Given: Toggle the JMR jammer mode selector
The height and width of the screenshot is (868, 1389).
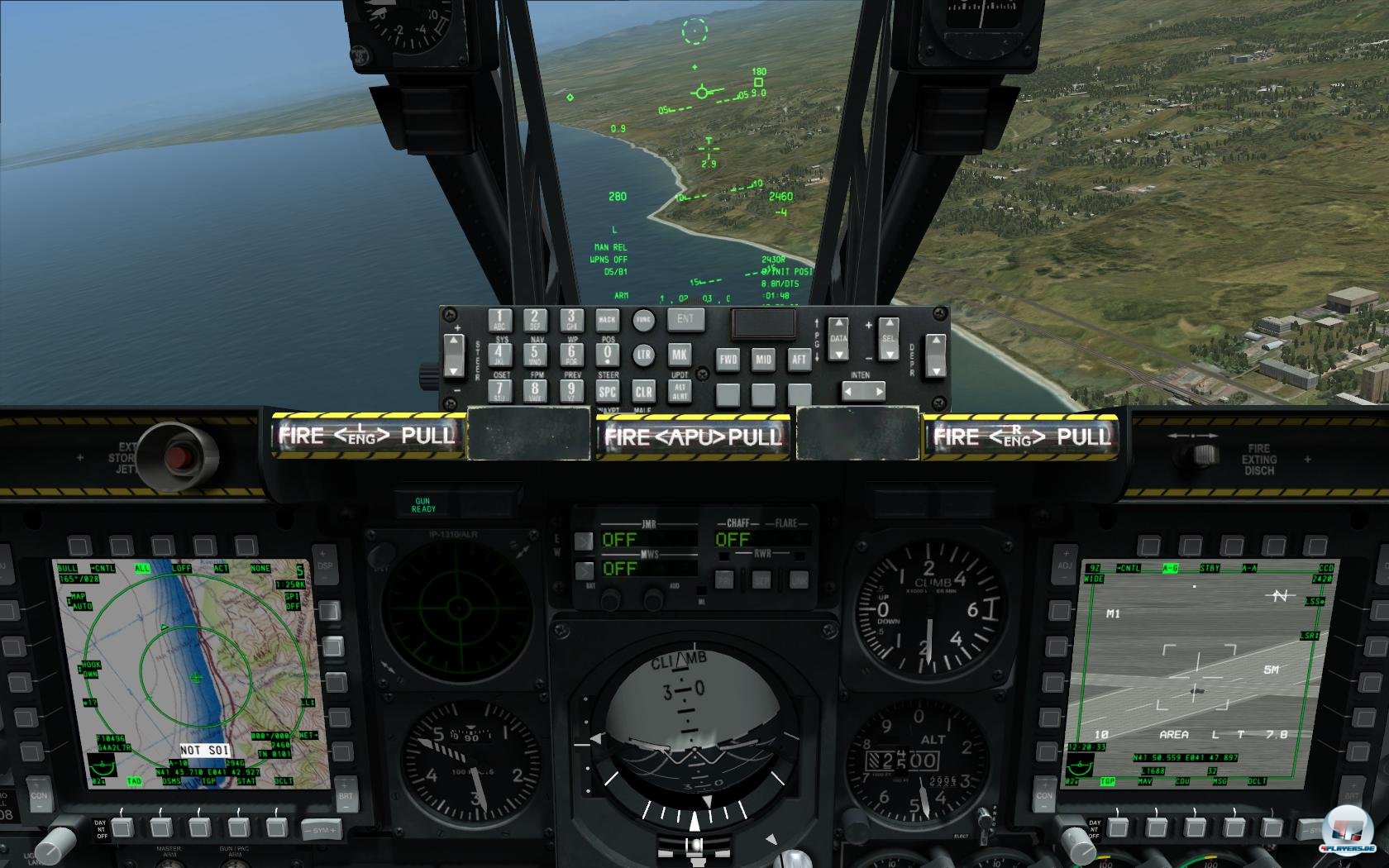Looking at the screenshot, I should (x=585, y=541).
